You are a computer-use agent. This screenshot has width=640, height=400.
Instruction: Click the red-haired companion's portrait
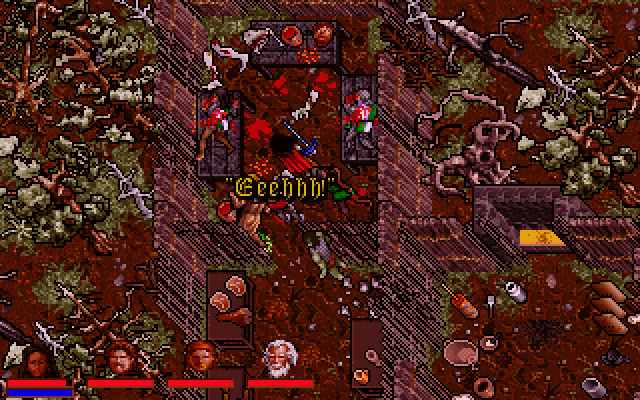(x=200, y=357)
